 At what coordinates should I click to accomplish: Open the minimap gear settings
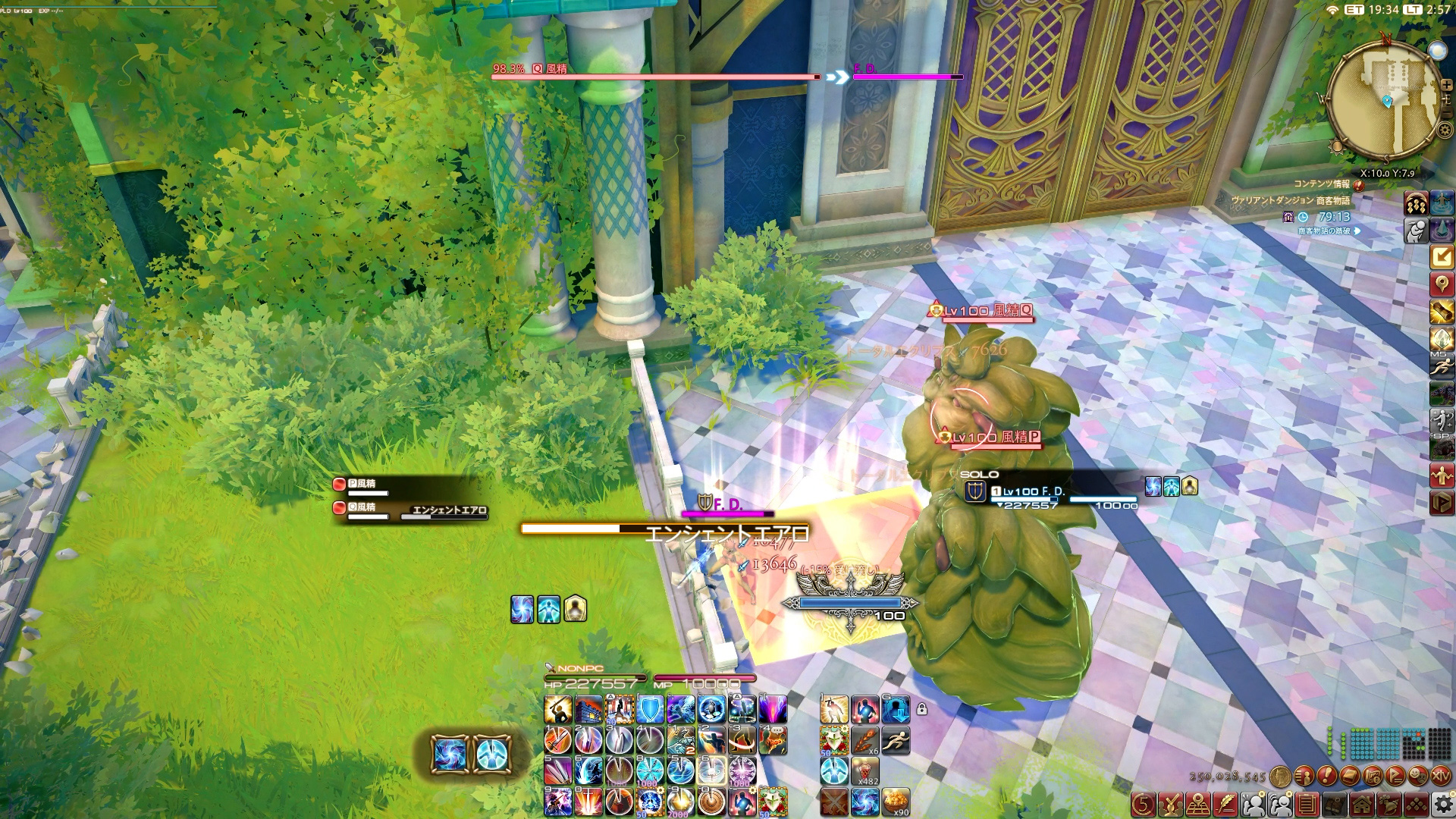(1445, 130)
